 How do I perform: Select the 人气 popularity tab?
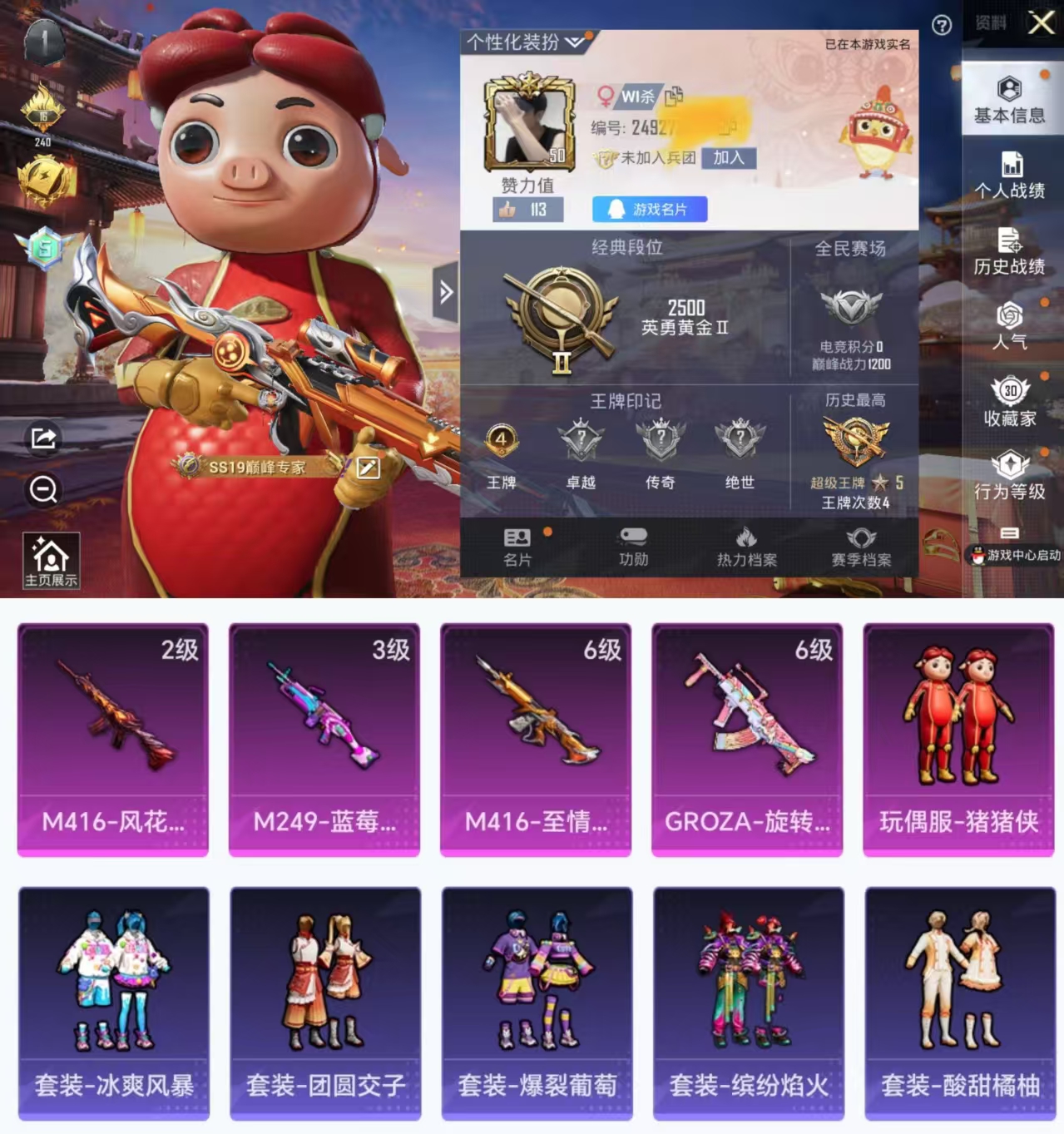[x=1009, y=325]
